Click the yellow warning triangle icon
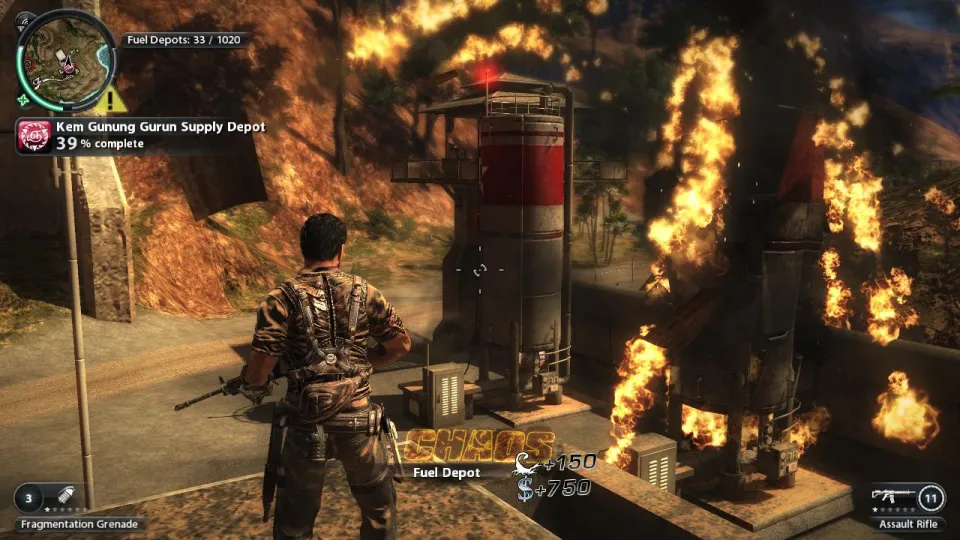This screenshot has height=540, width=960. [x=116, y=98]
